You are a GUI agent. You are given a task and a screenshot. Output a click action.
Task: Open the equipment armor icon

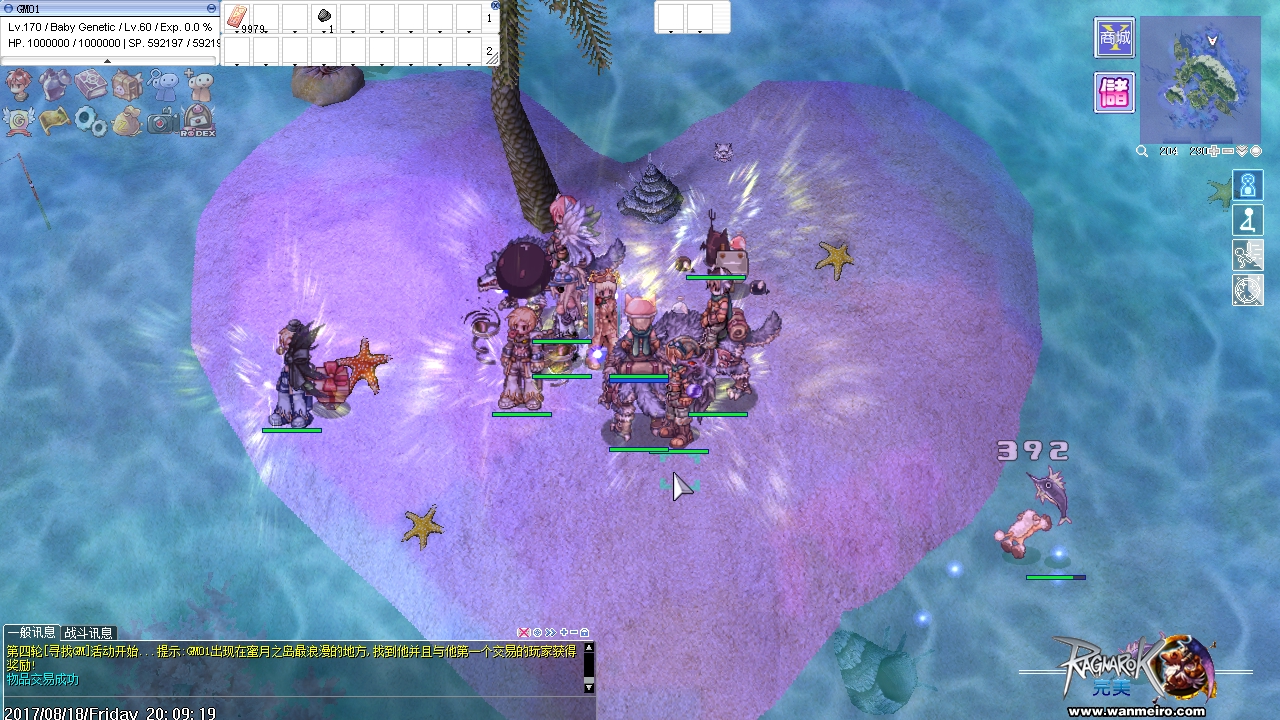point(54,86)
